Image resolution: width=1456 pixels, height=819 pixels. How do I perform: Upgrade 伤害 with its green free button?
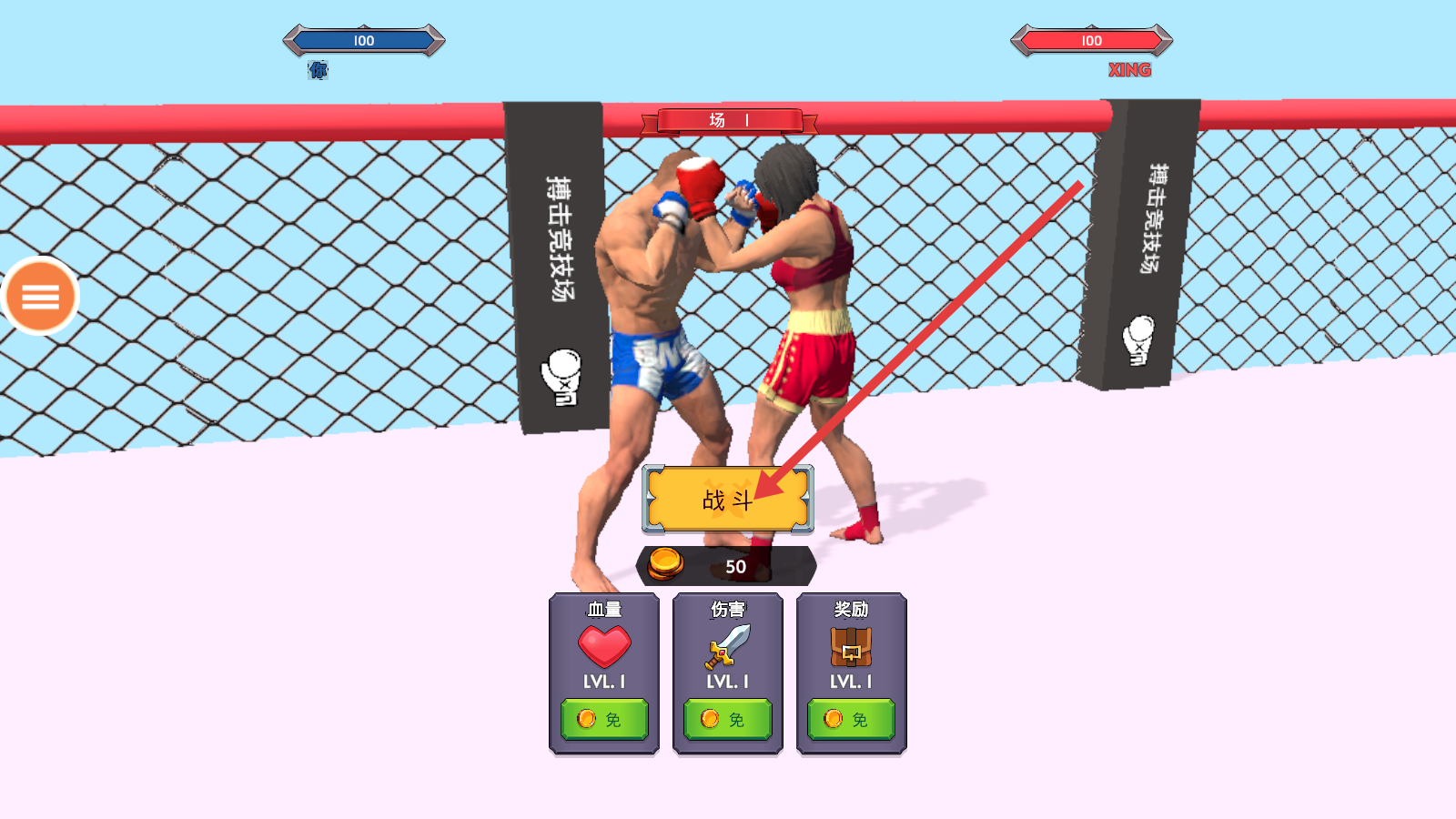728,719
